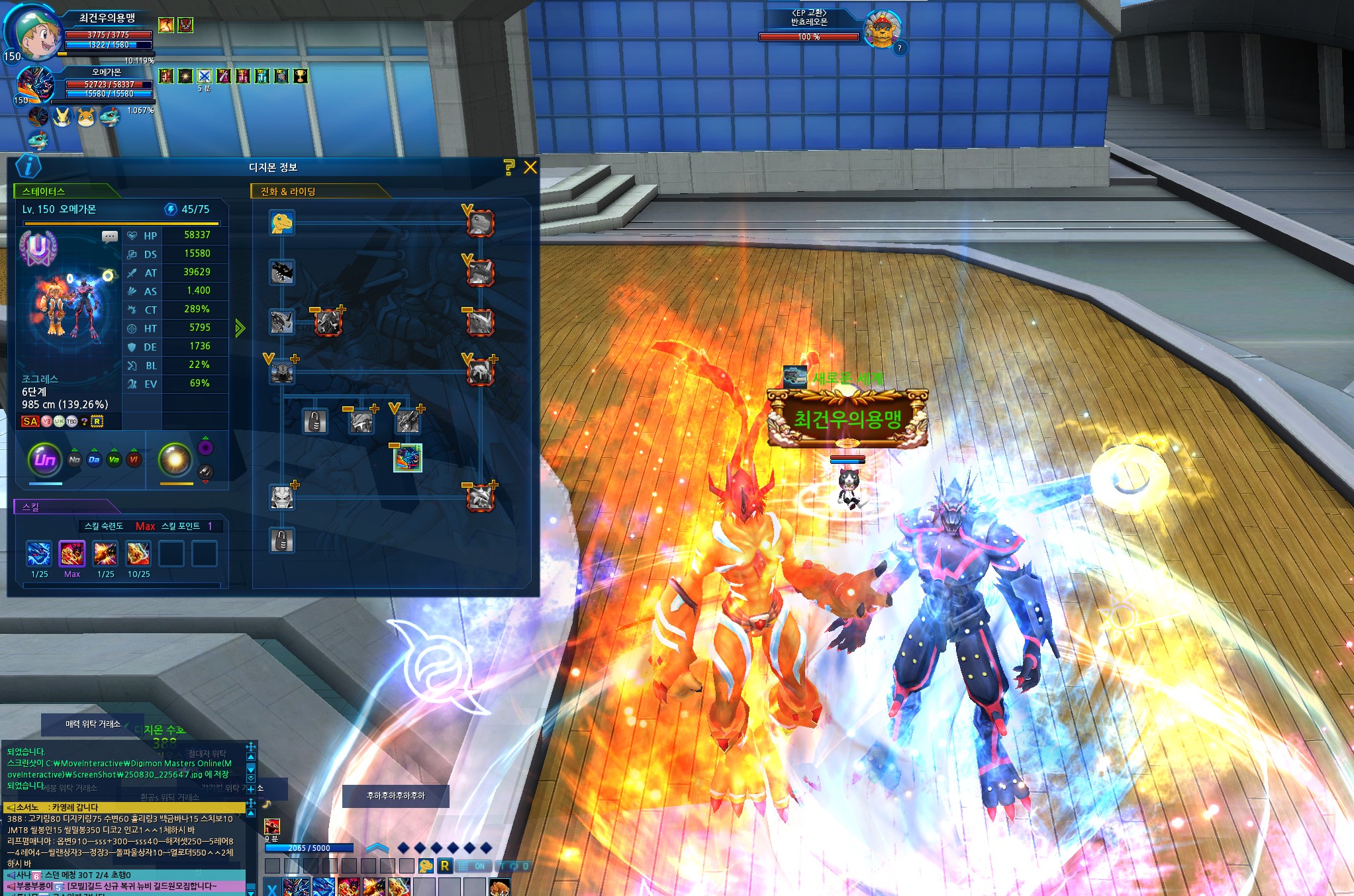Image resolution: width=1354 pixels, height=896 pixels.
Task: Switch to the Renamon partner portrait
Action: click(62, 117)
